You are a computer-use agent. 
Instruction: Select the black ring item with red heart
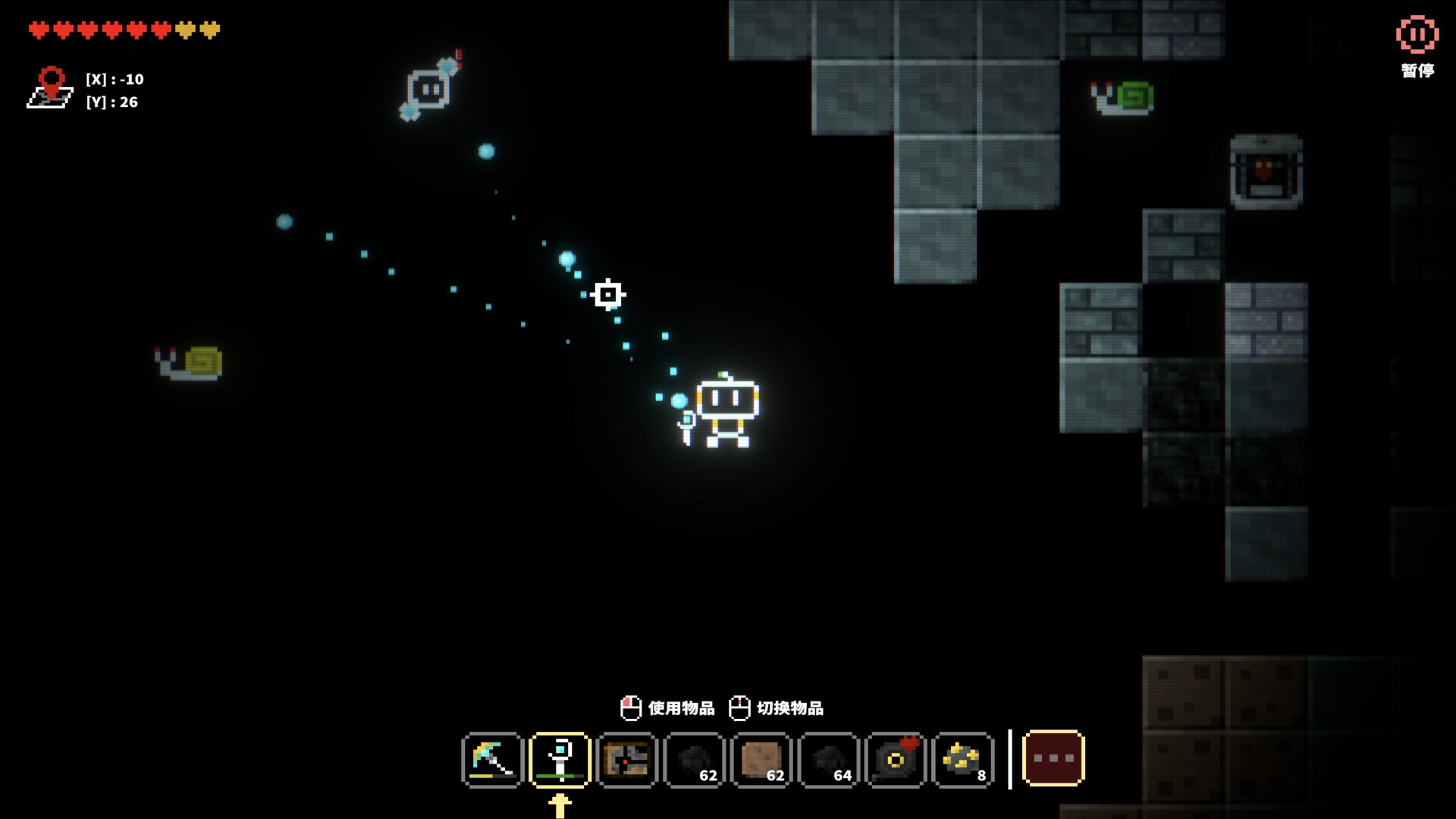(896, 760)
